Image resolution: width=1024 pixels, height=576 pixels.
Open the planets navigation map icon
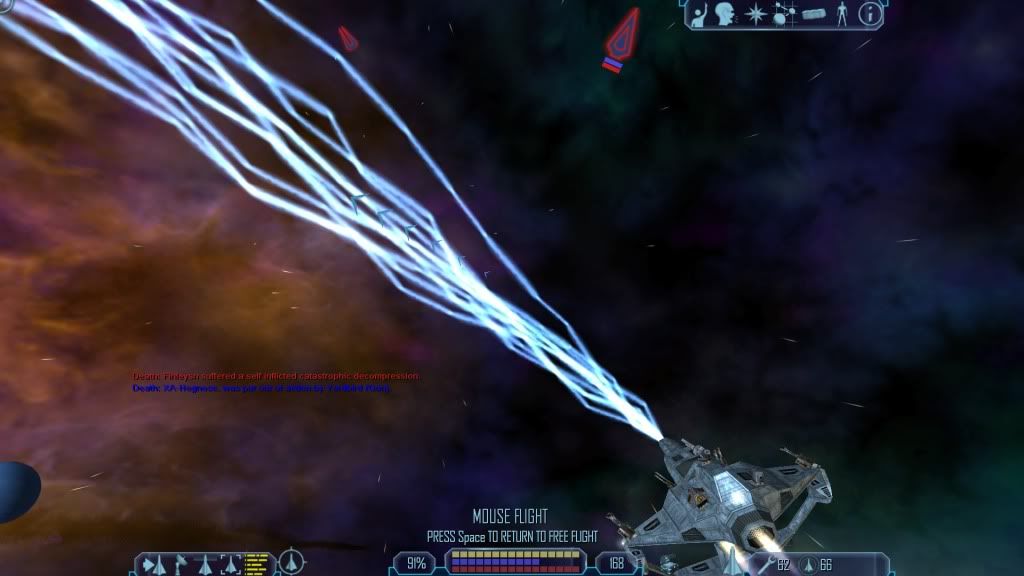pyautogui.click(x=784, y=14)
